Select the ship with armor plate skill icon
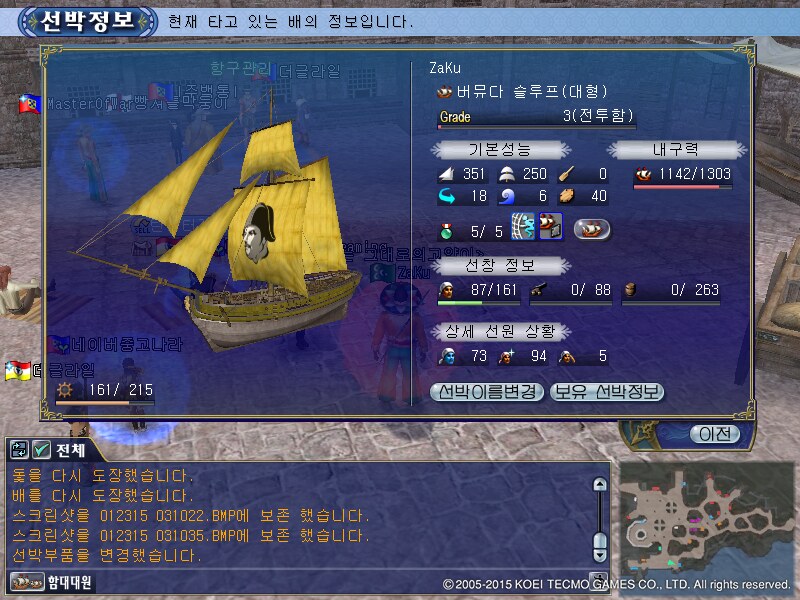Image resolution: width=800 pixels, height=600 pixels. pyautogui.click(x=550, y=227)
